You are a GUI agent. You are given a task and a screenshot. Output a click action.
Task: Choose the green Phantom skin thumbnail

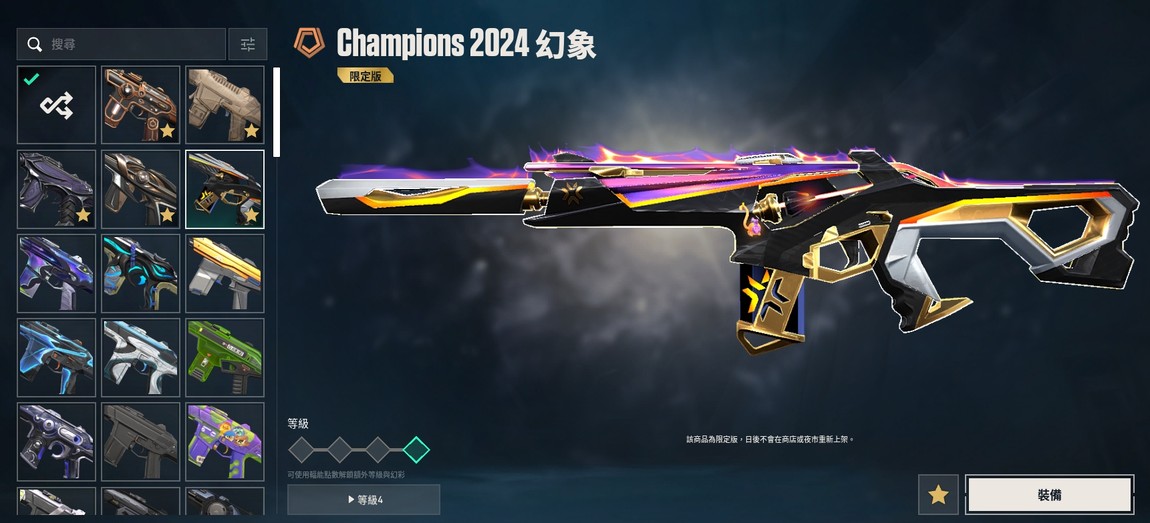click(x=225, y=357)
